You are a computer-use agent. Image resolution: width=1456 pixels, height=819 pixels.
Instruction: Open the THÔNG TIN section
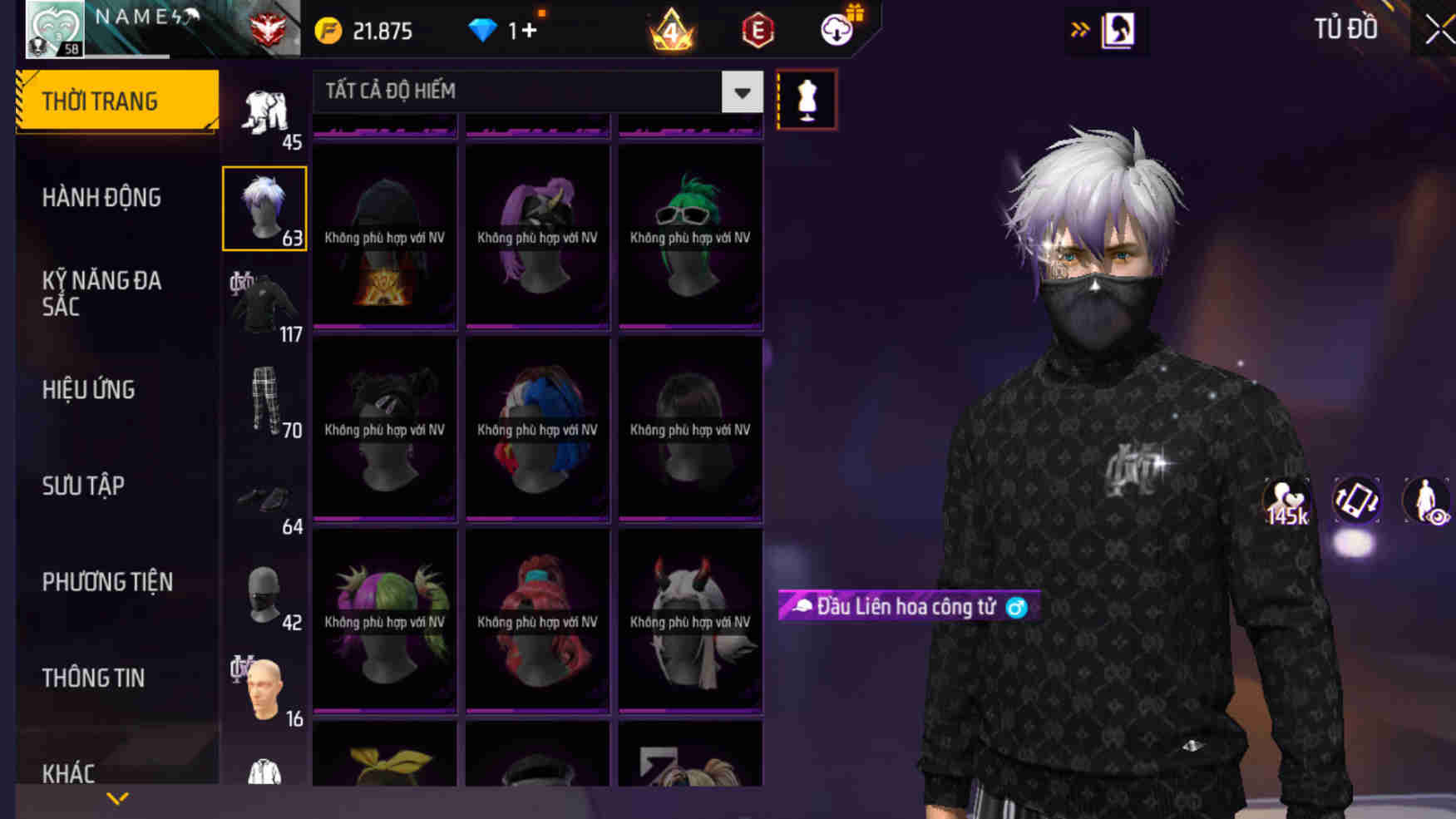pyautogui.click(x=94, y=678)
